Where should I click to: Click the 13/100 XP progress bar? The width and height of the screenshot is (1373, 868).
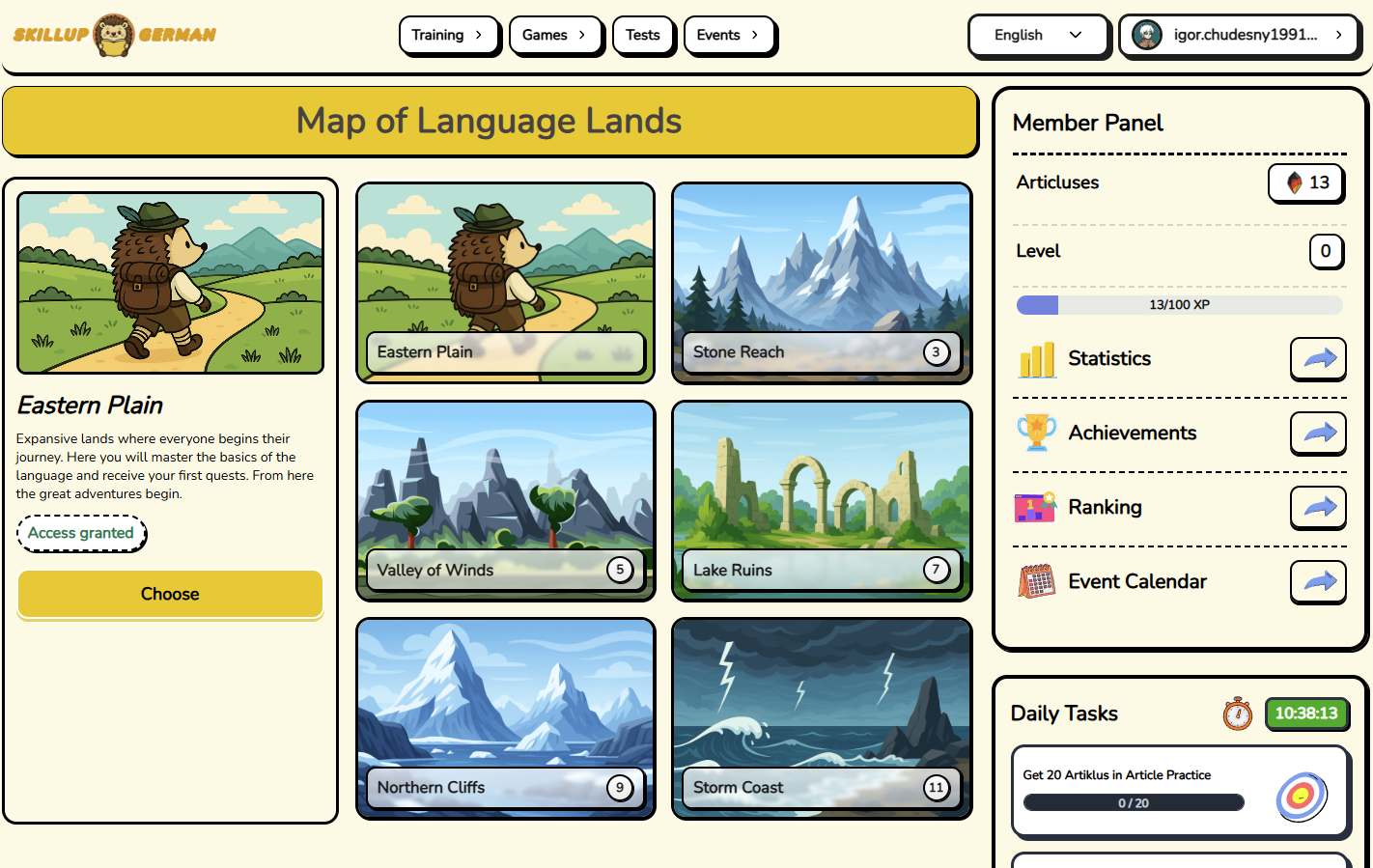pos(1178,304)
